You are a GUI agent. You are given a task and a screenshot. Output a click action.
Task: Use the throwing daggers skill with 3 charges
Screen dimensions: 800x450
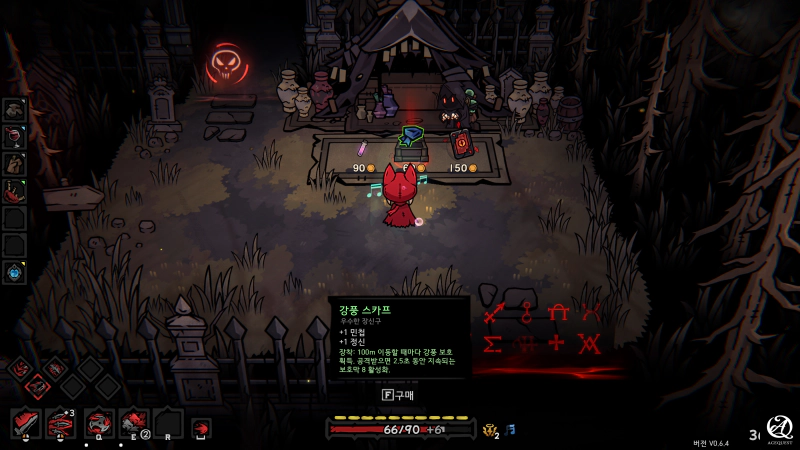tap(60, 423)
